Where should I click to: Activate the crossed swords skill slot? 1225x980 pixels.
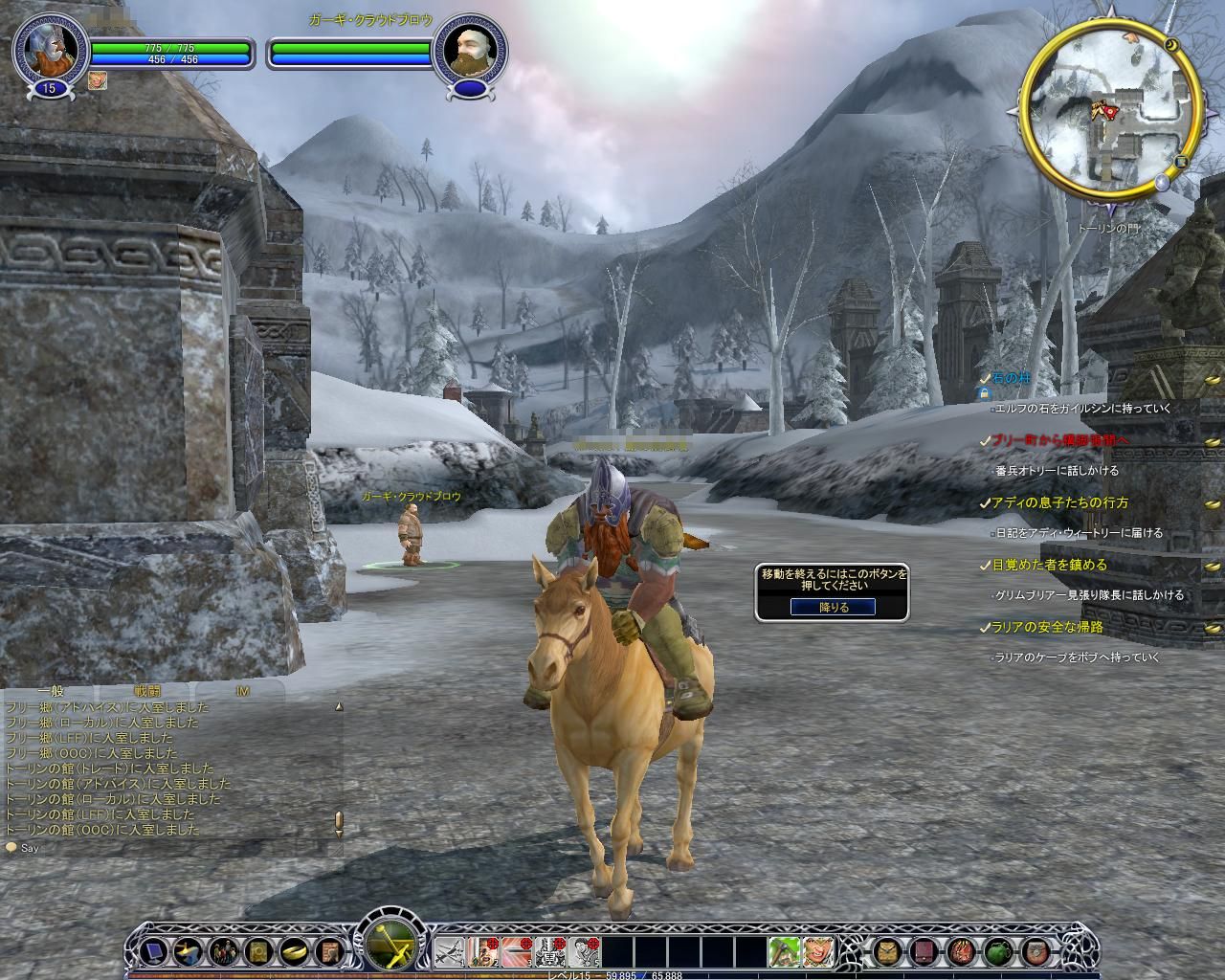tap(450, 952)
